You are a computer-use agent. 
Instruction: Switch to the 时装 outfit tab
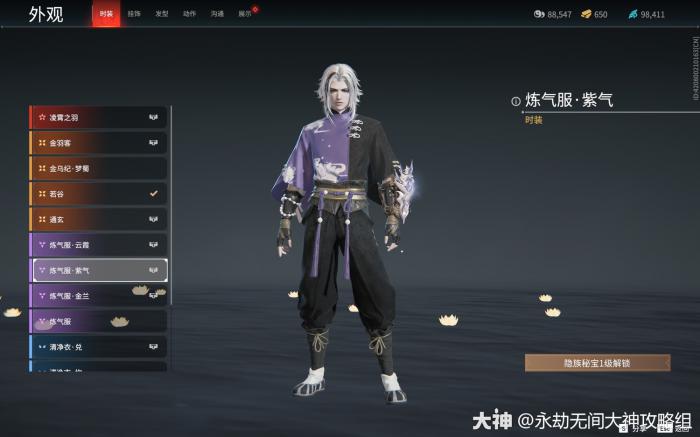pyautogui.click(x=106, y=15)
